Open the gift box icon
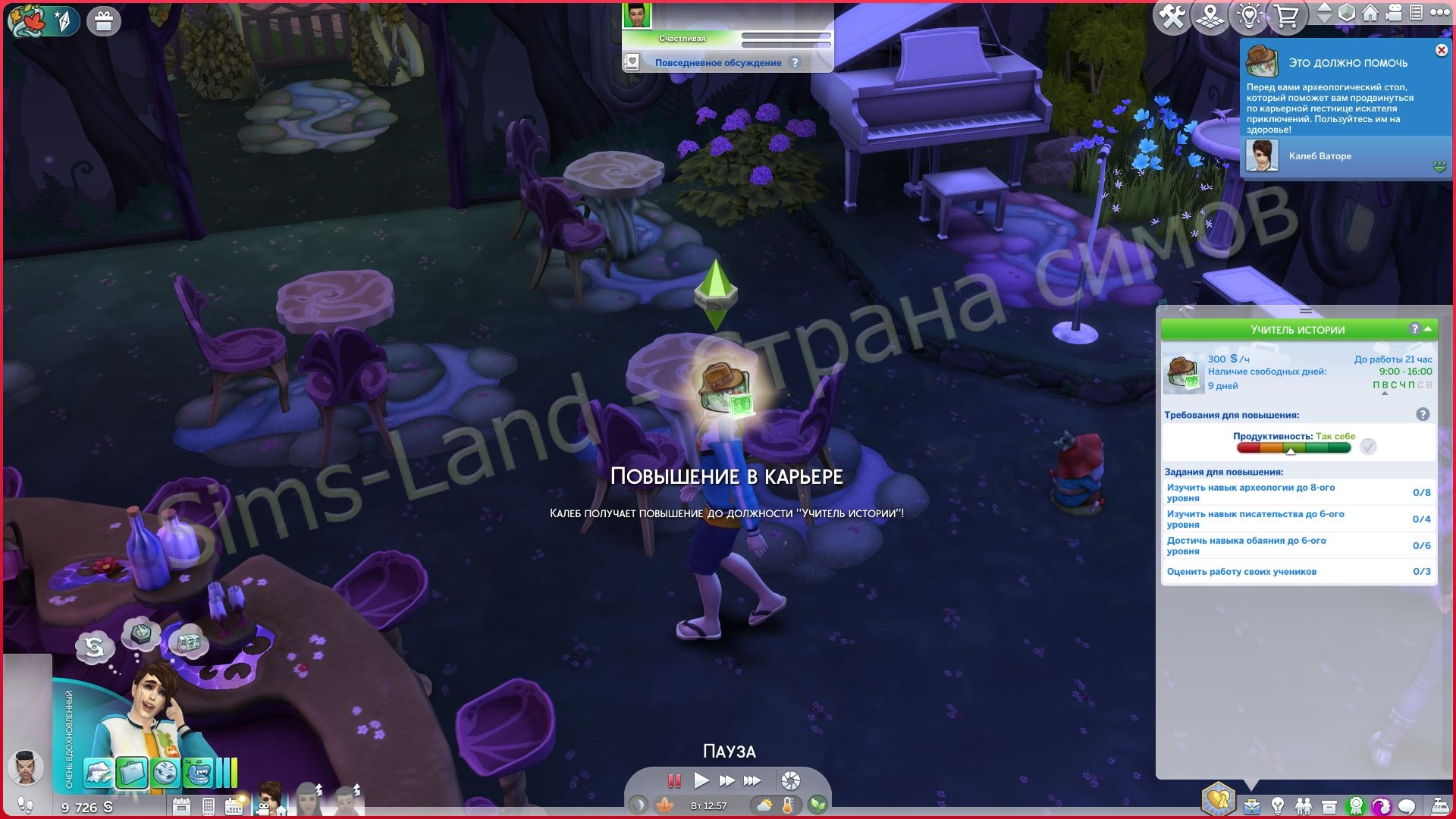This screenshot has width=1456, height=819. pos(104,21)
